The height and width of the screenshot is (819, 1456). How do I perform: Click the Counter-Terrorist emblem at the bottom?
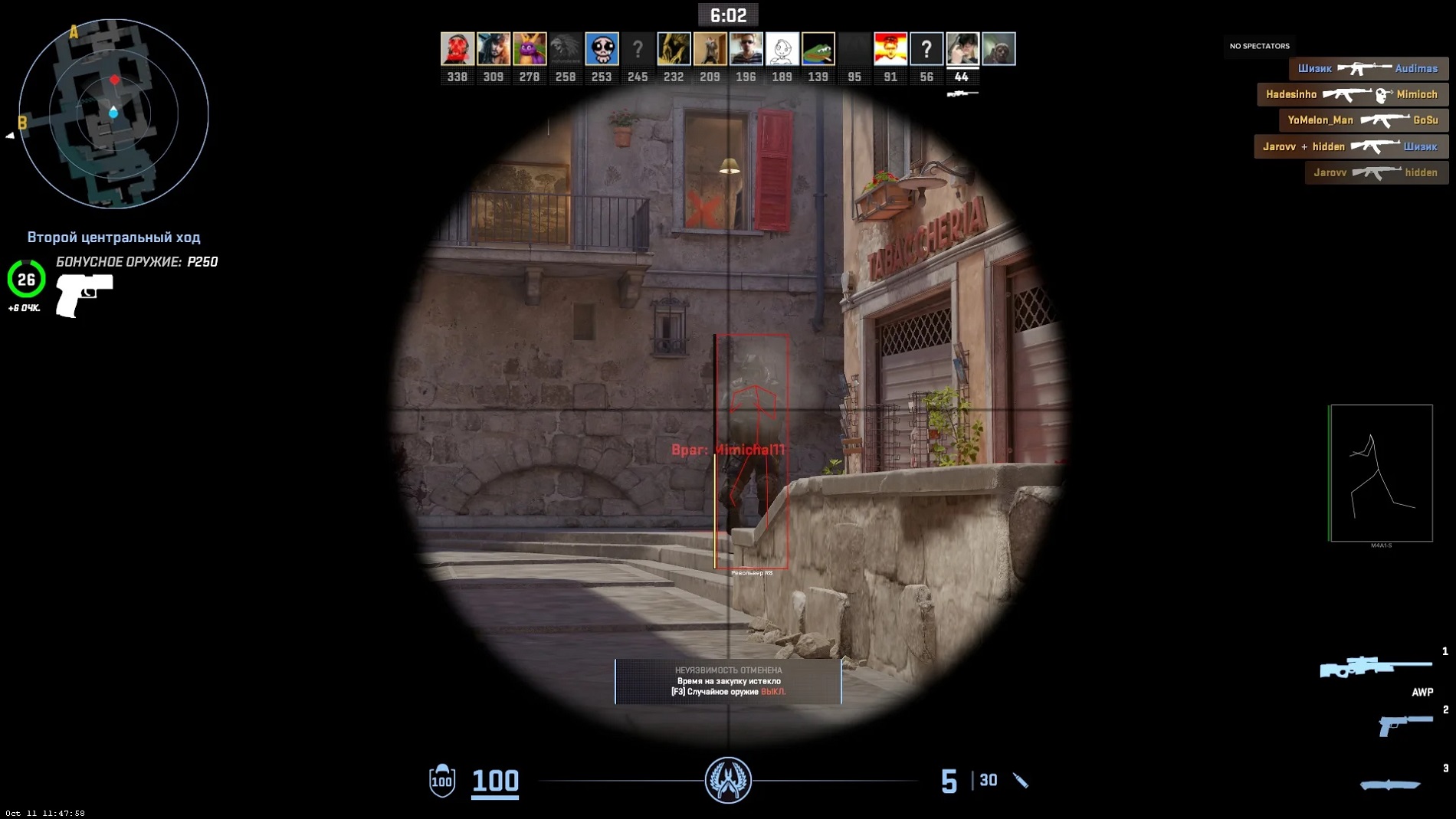pyautogui.click(x=728, y=780)
